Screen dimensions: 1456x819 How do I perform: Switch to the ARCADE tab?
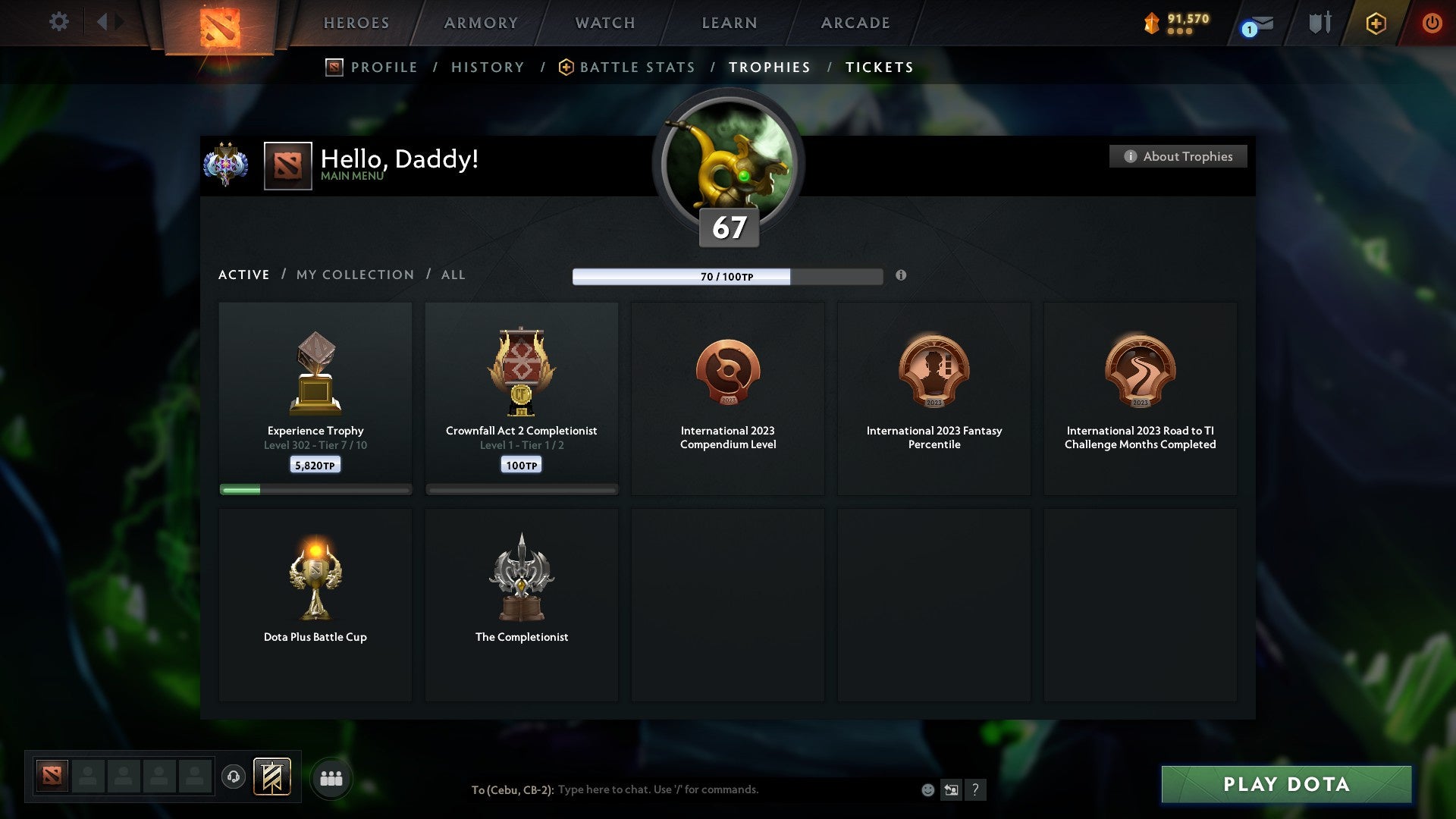click(854, 22)
